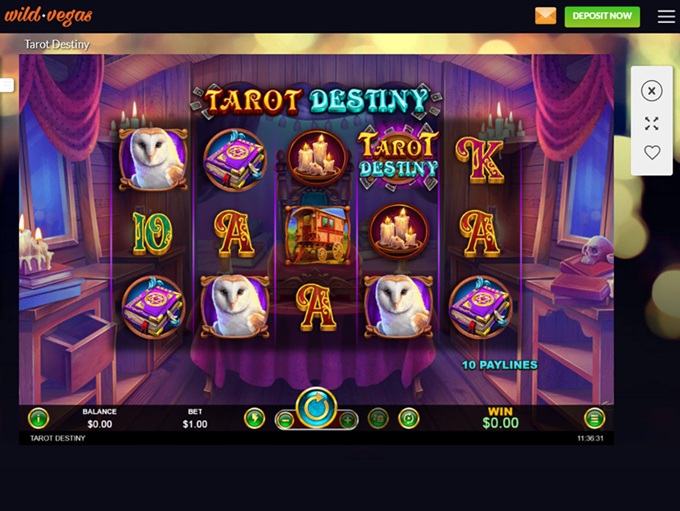The height and width of the screenshot is (511, 680).
Task: Click the Deposit Now button
Action: (602, 16)
